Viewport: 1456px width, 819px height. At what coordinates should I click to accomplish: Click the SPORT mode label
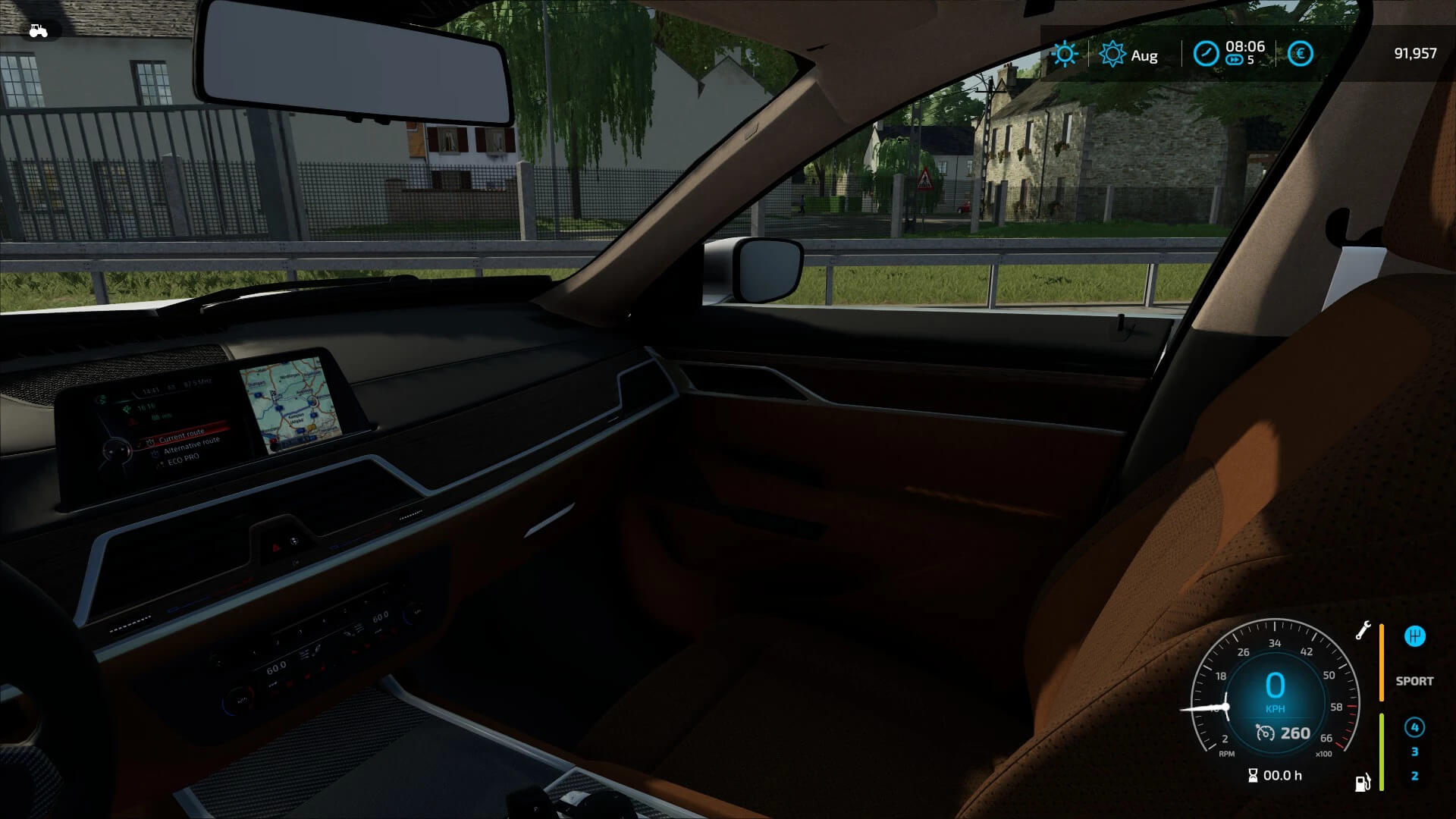click(1414, 681)
